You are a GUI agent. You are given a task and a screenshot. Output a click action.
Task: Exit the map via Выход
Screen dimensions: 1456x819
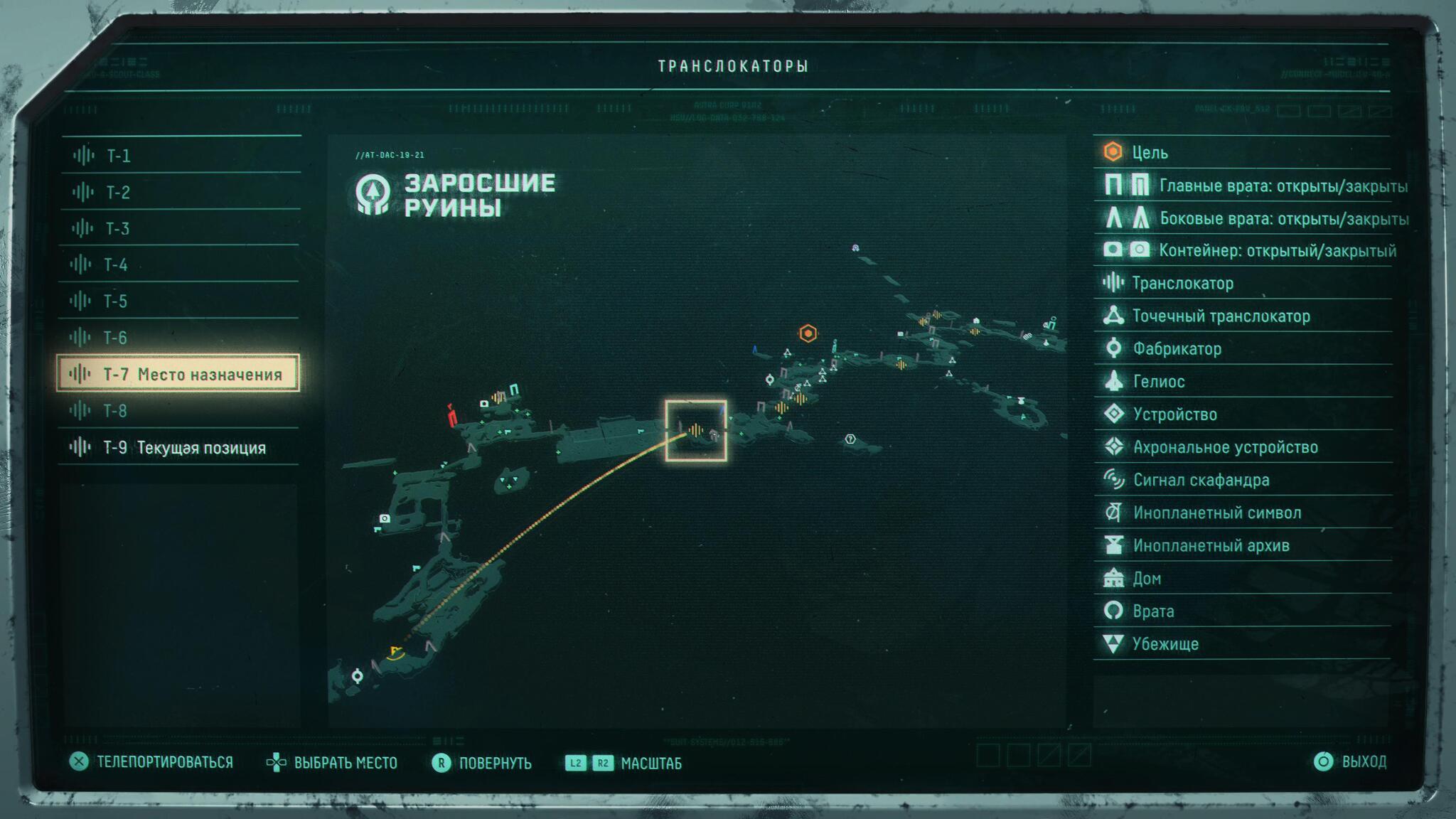pos(1363,762)
